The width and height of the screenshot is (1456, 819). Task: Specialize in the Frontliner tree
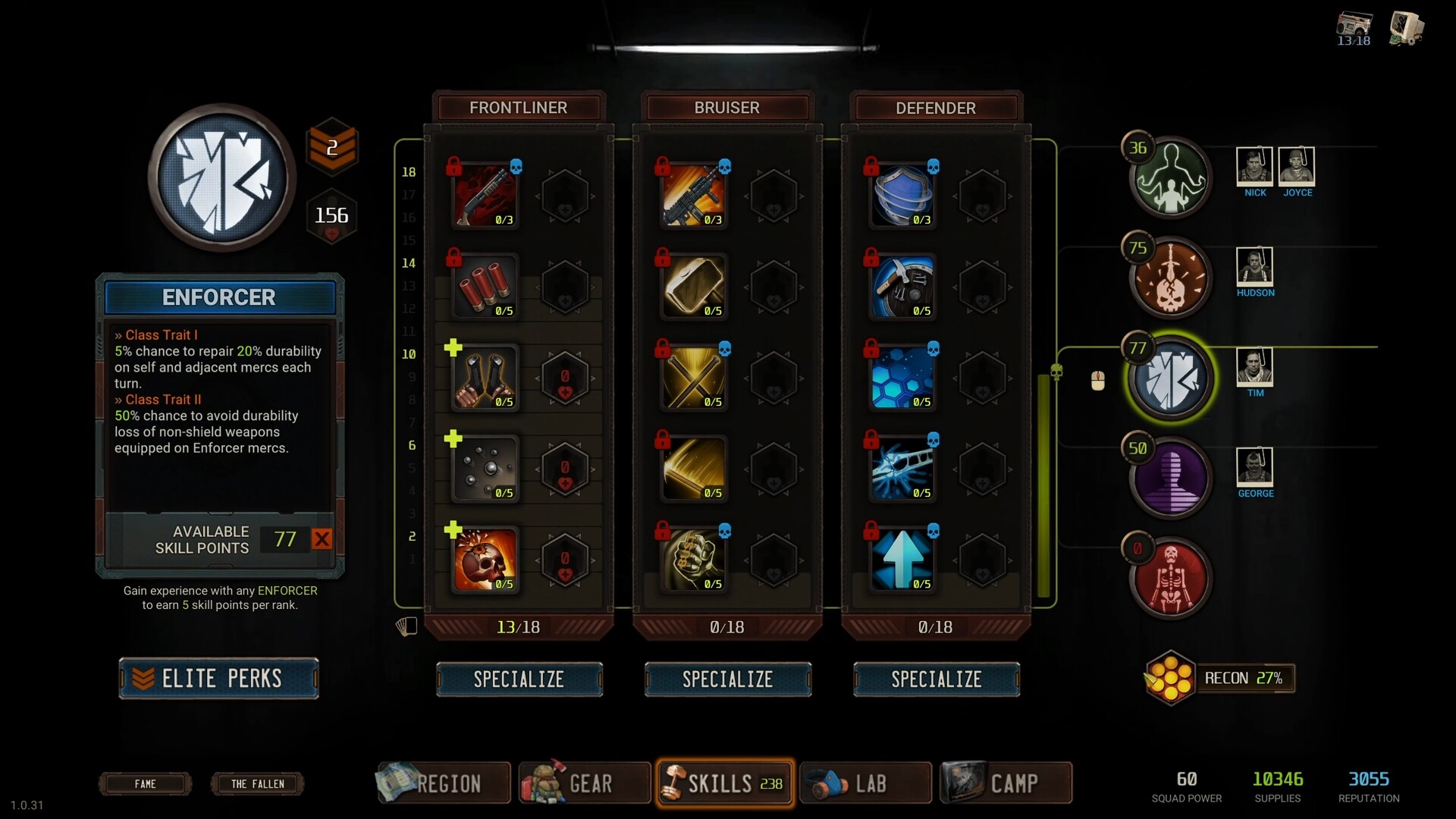point(519,679)
